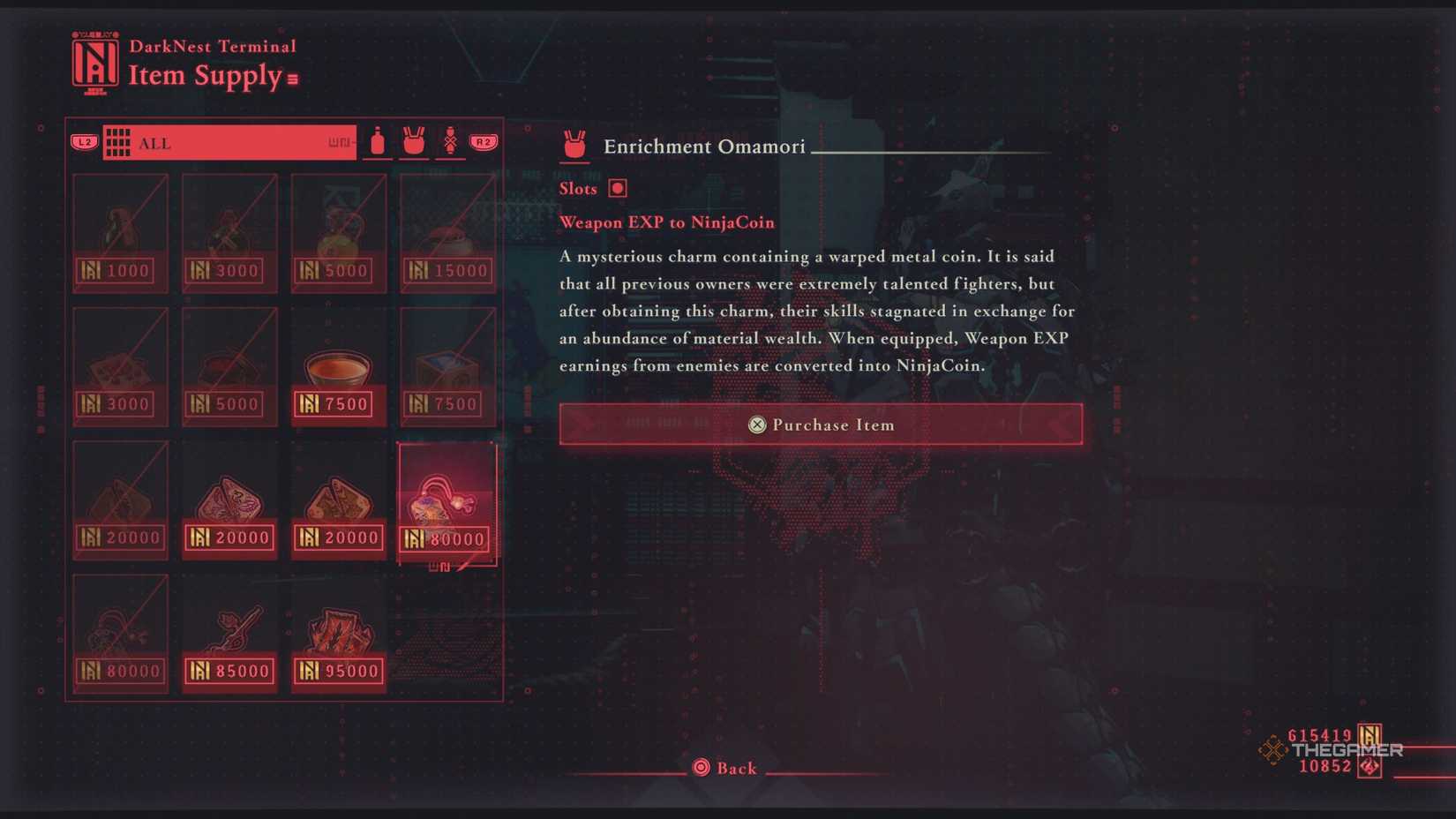Select the ALL items category tab

[x=229, y=143]
